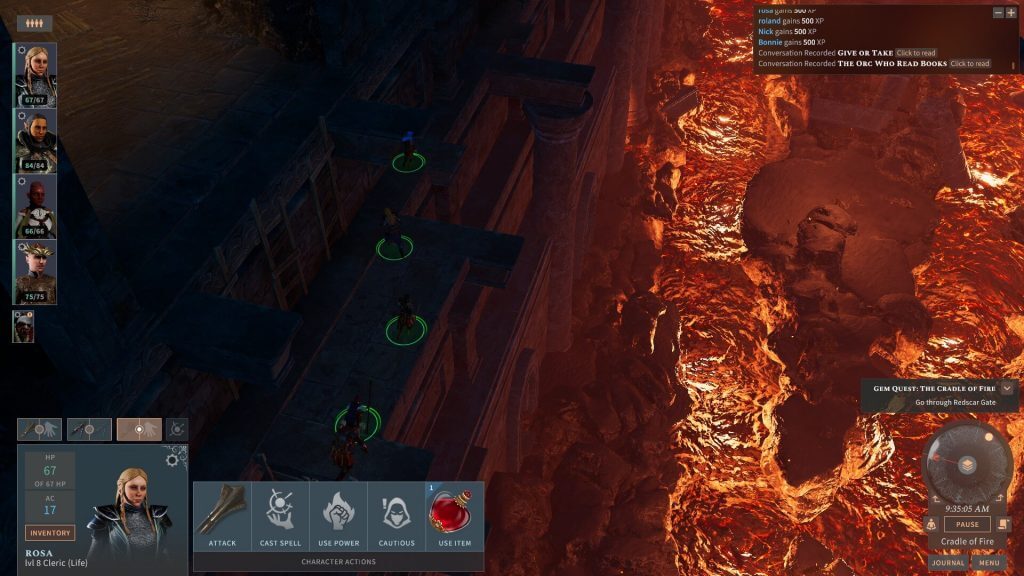Open the Cast Spell action
This screenshot has width=1024, height=576.
click(x=279, y=517)
